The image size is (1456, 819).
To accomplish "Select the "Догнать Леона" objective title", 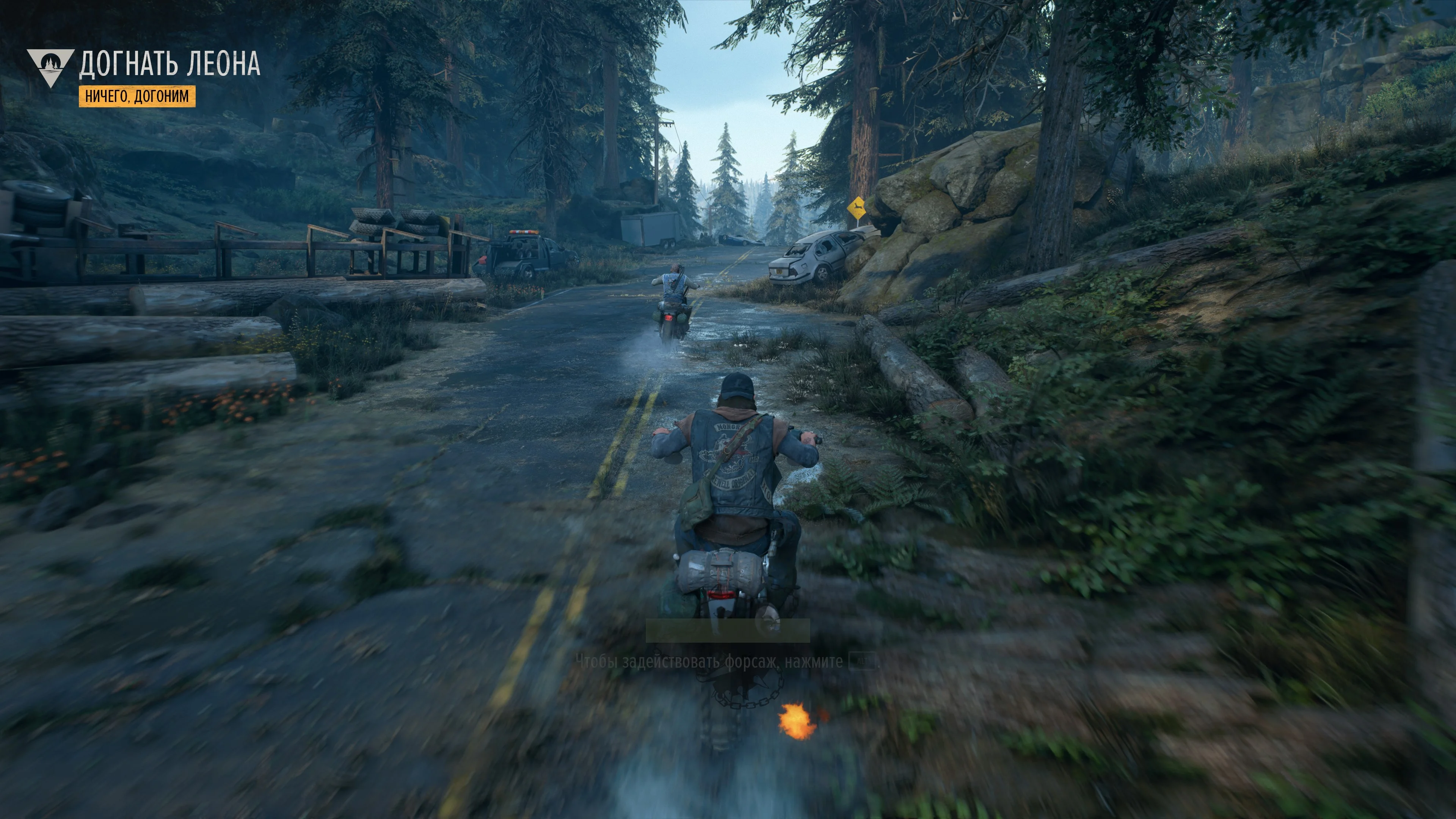I will click(x=169, y=63).
